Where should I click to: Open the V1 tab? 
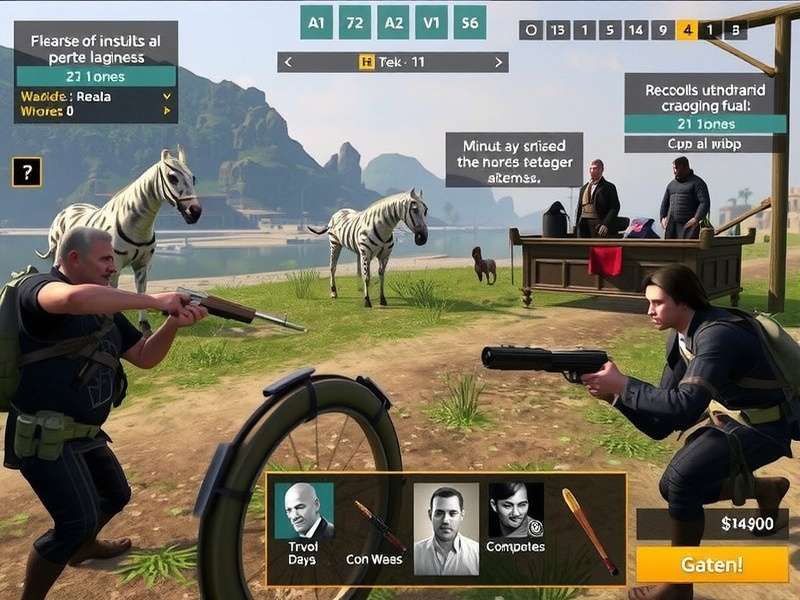[431, 22]
